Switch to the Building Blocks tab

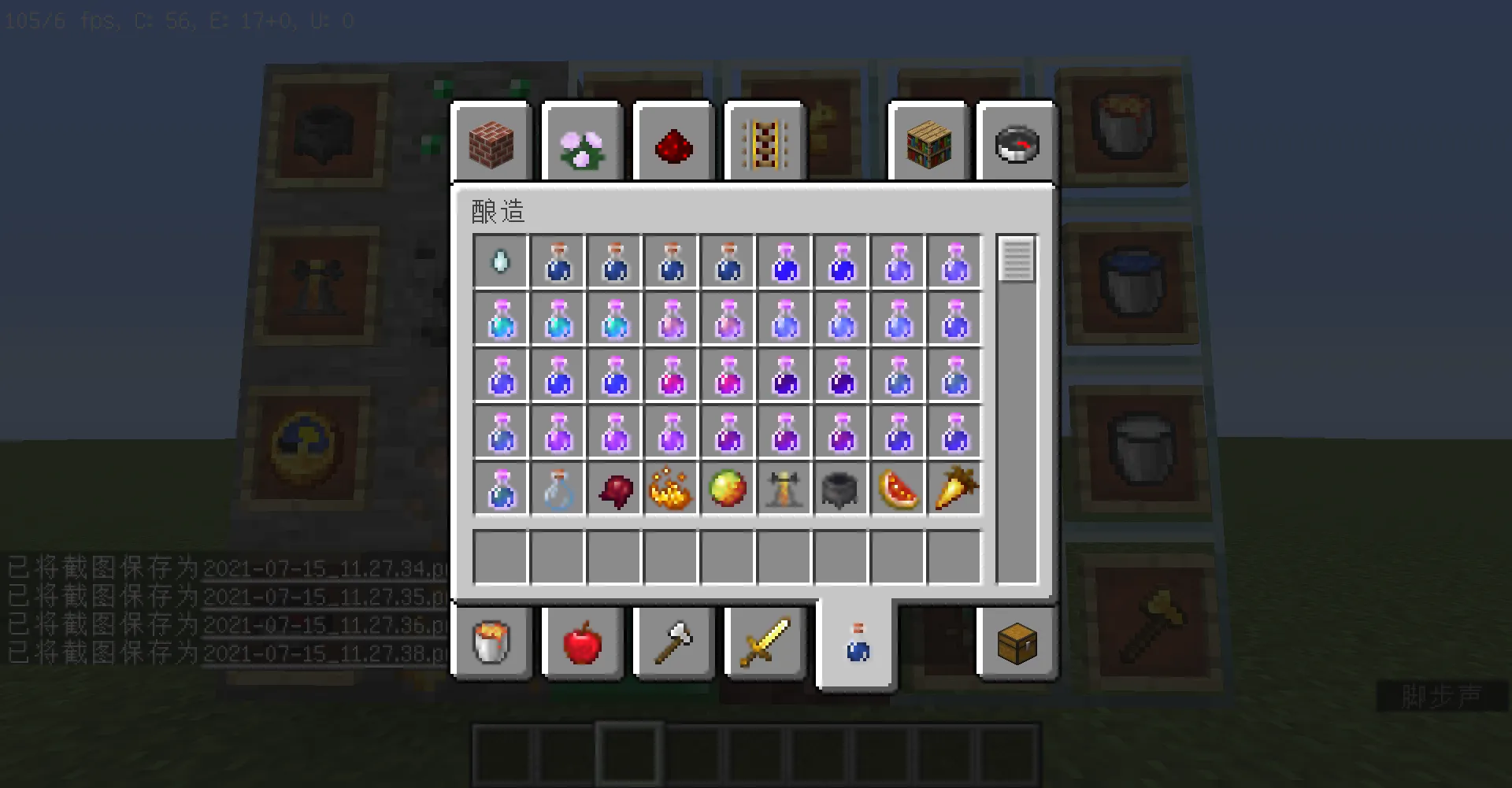point(491,142)
